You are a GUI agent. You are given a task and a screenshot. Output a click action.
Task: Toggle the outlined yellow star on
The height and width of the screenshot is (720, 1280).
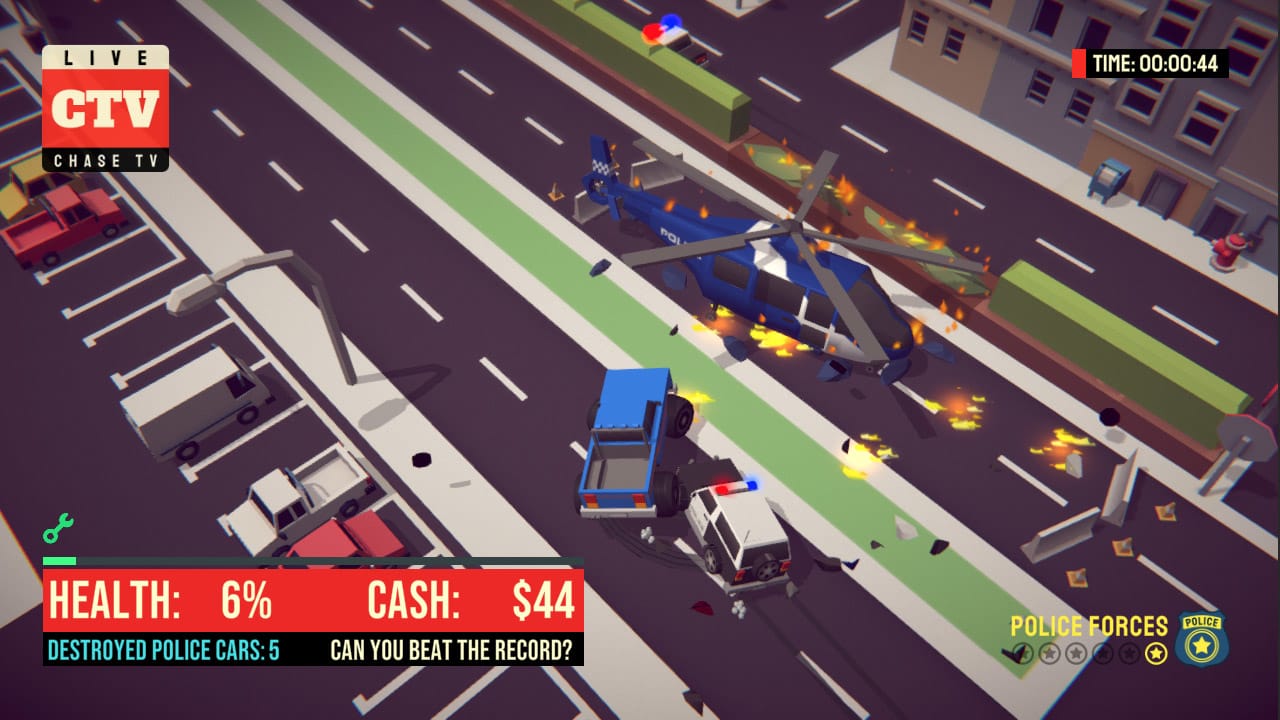[x=1156, y=653]
